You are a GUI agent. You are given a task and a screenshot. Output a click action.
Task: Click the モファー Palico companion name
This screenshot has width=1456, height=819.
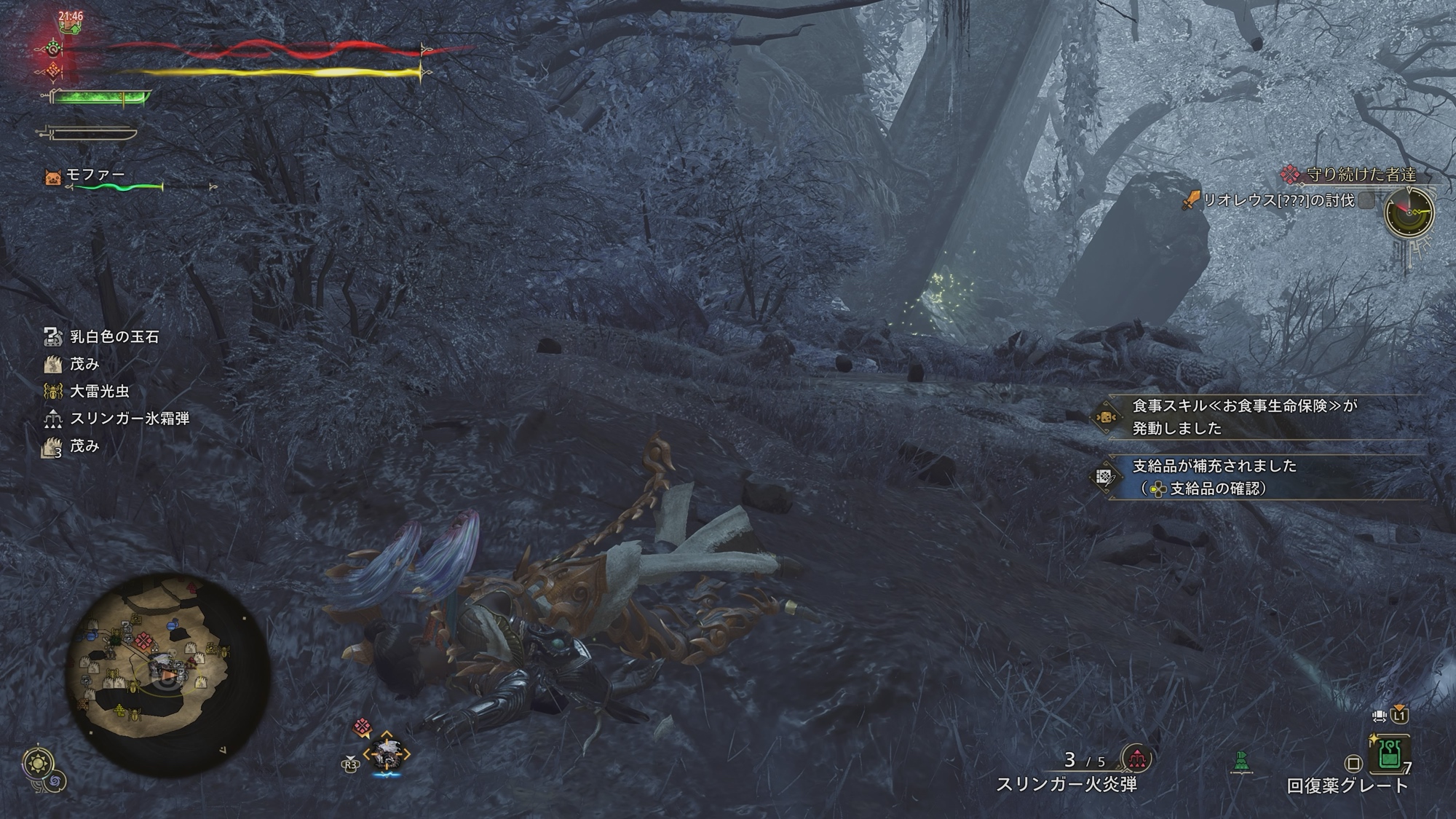[x=95, y=175]
